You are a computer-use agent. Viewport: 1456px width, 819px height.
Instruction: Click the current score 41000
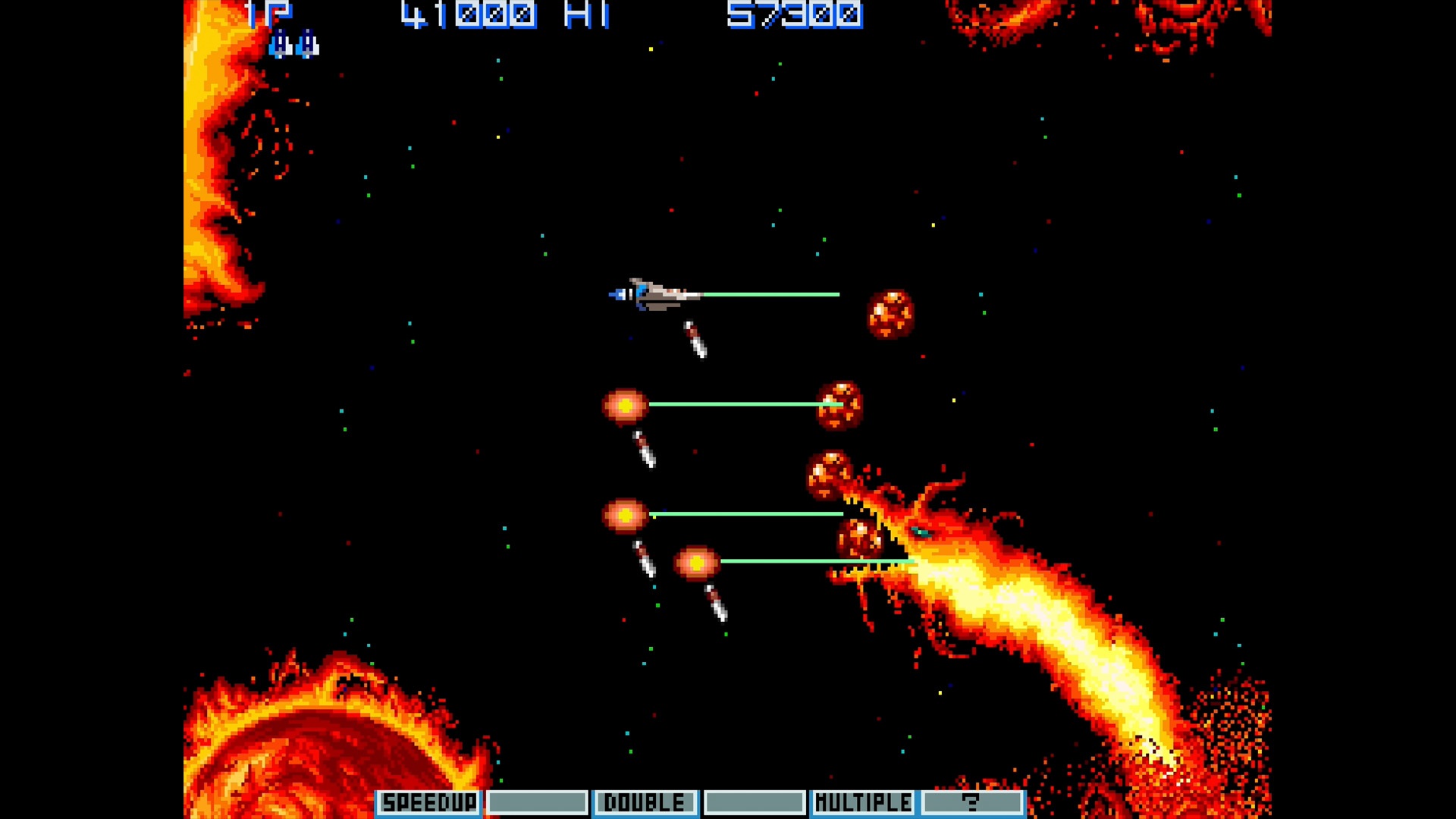pyautogui.click(x=470, y=14)
